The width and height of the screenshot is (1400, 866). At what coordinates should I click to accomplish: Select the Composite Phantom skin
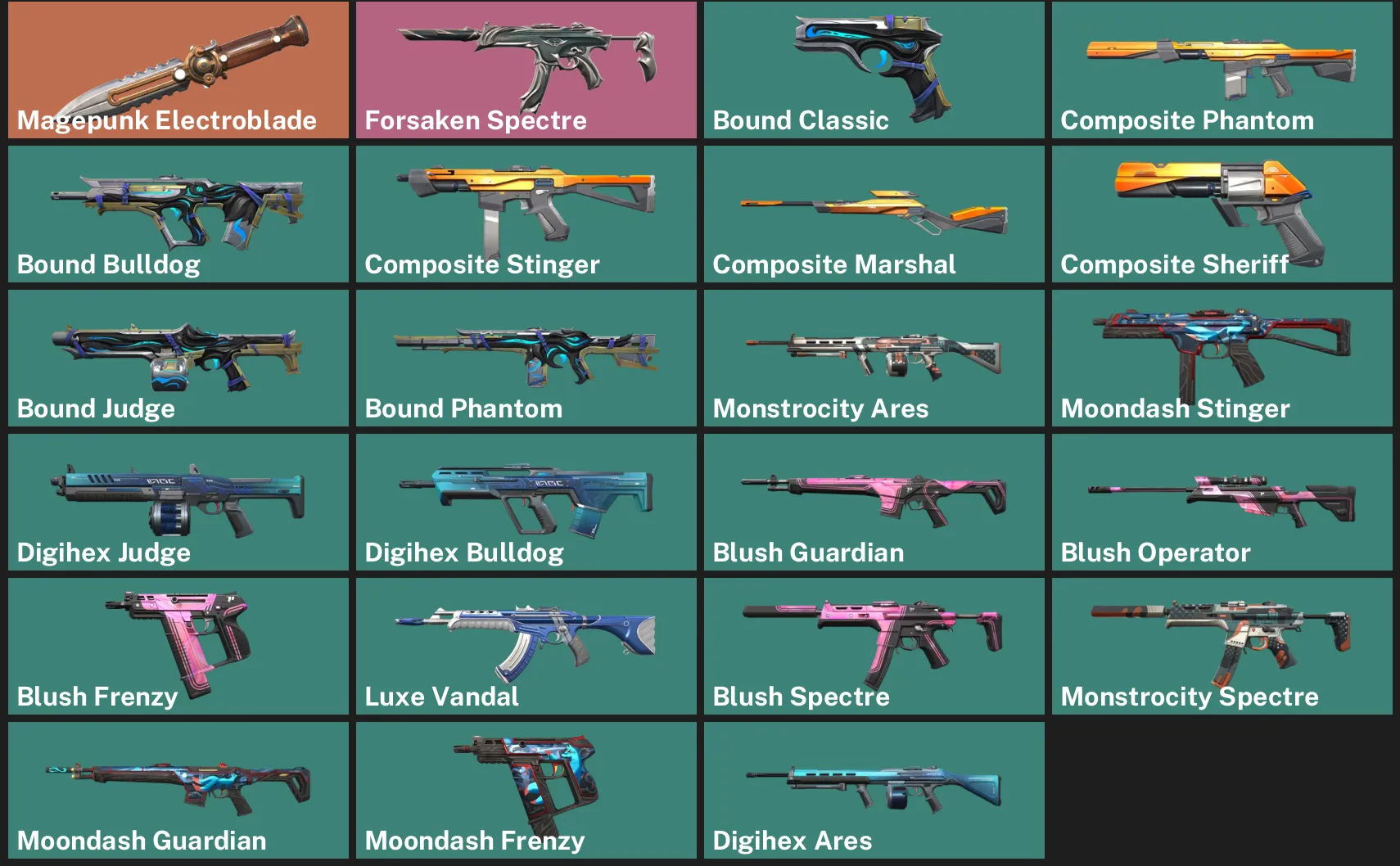[x=1221, y=70]
